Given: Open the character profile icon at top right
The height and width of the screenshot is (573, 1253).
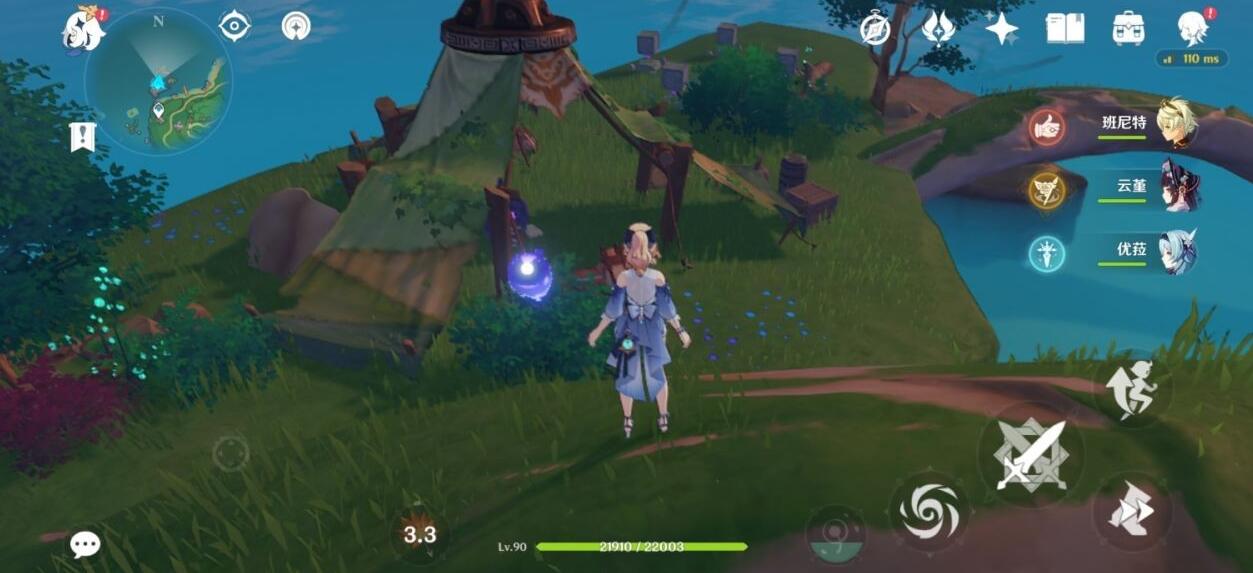Looking at the screenshot, I should (1193, 28).
